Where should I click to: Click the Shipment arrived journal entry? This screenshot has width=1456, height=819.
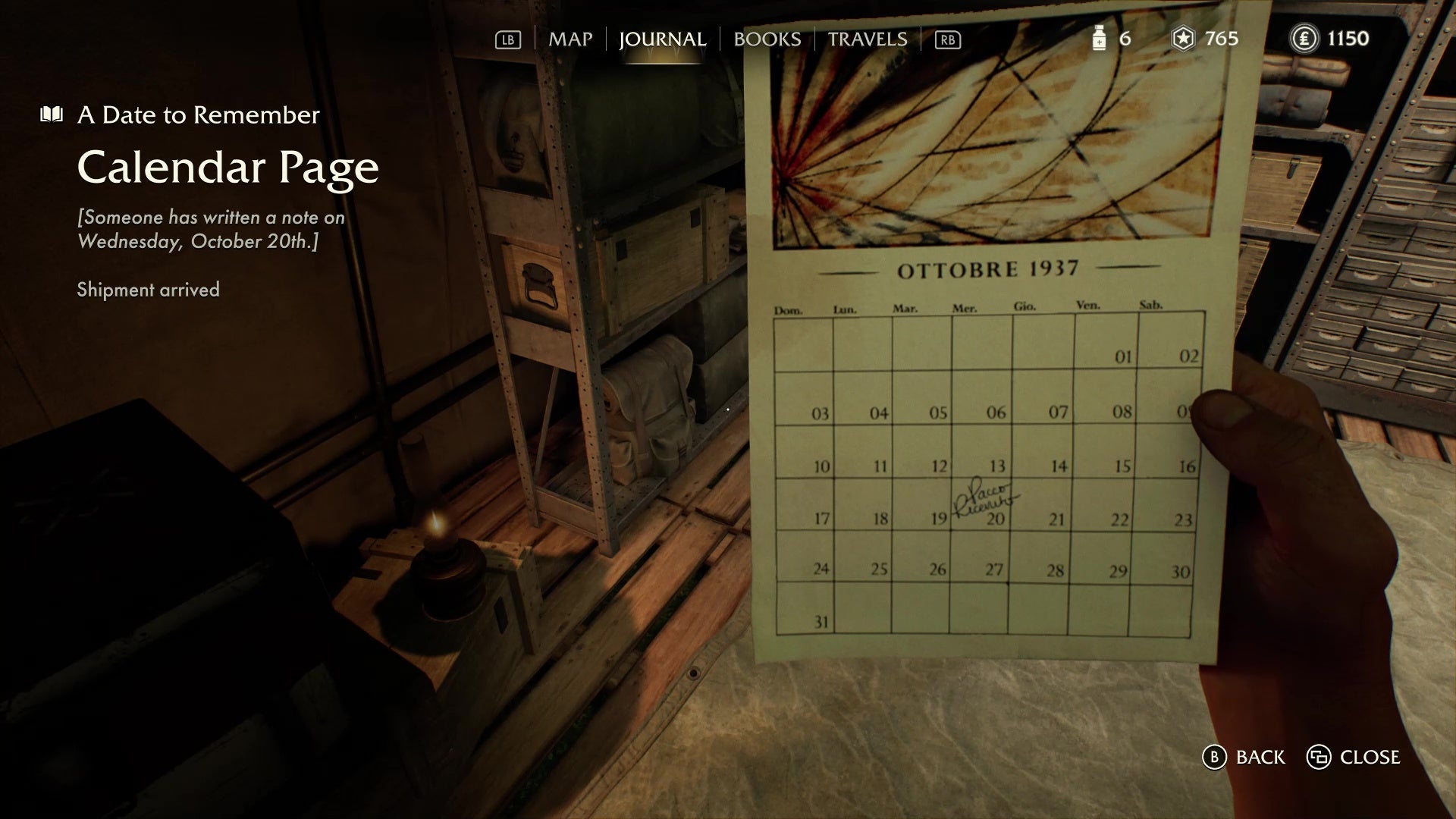point(147,290)
